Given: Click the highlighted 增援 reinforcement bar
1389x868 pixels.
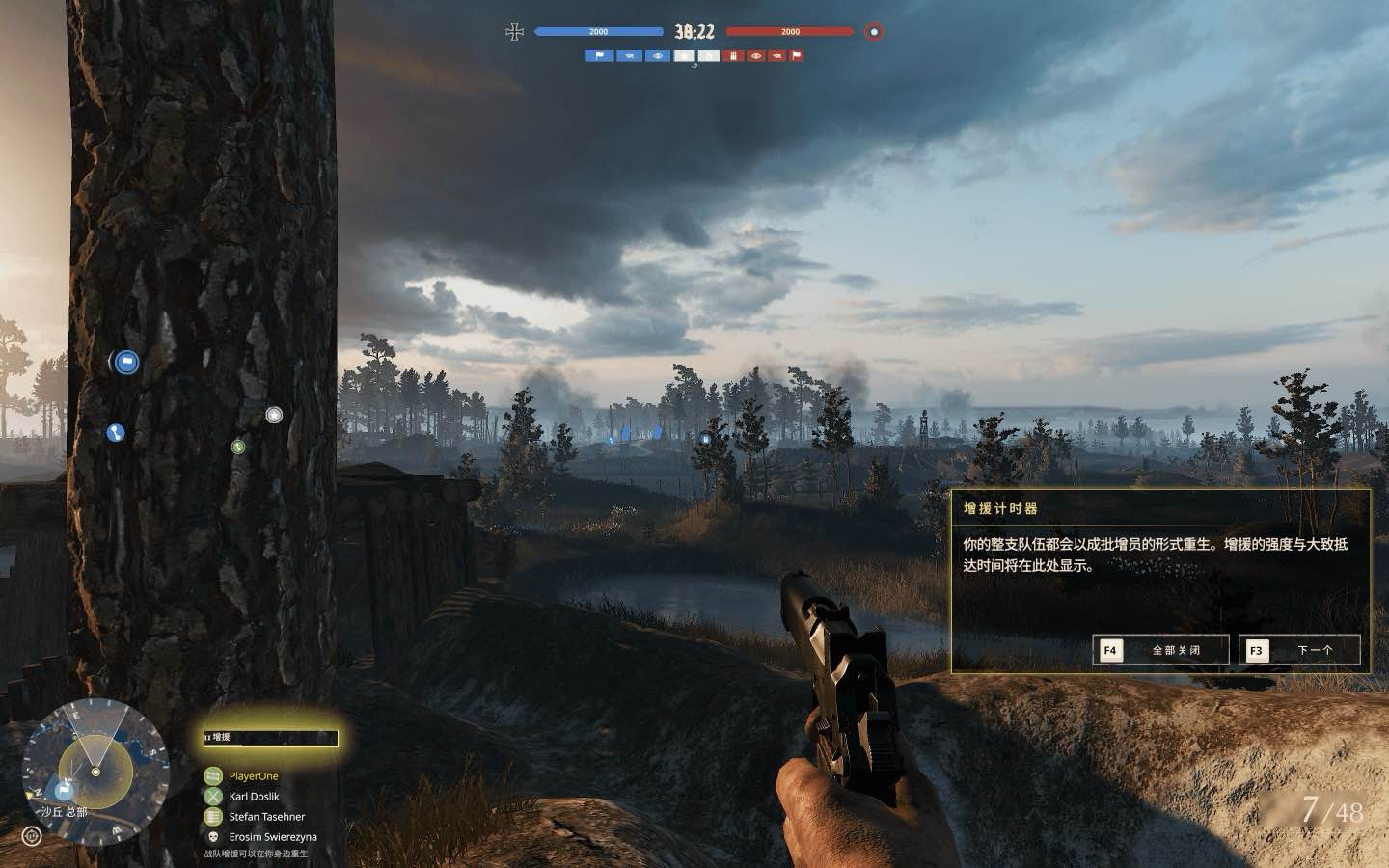Looking at the screenshot, I should tap(271, 738).
